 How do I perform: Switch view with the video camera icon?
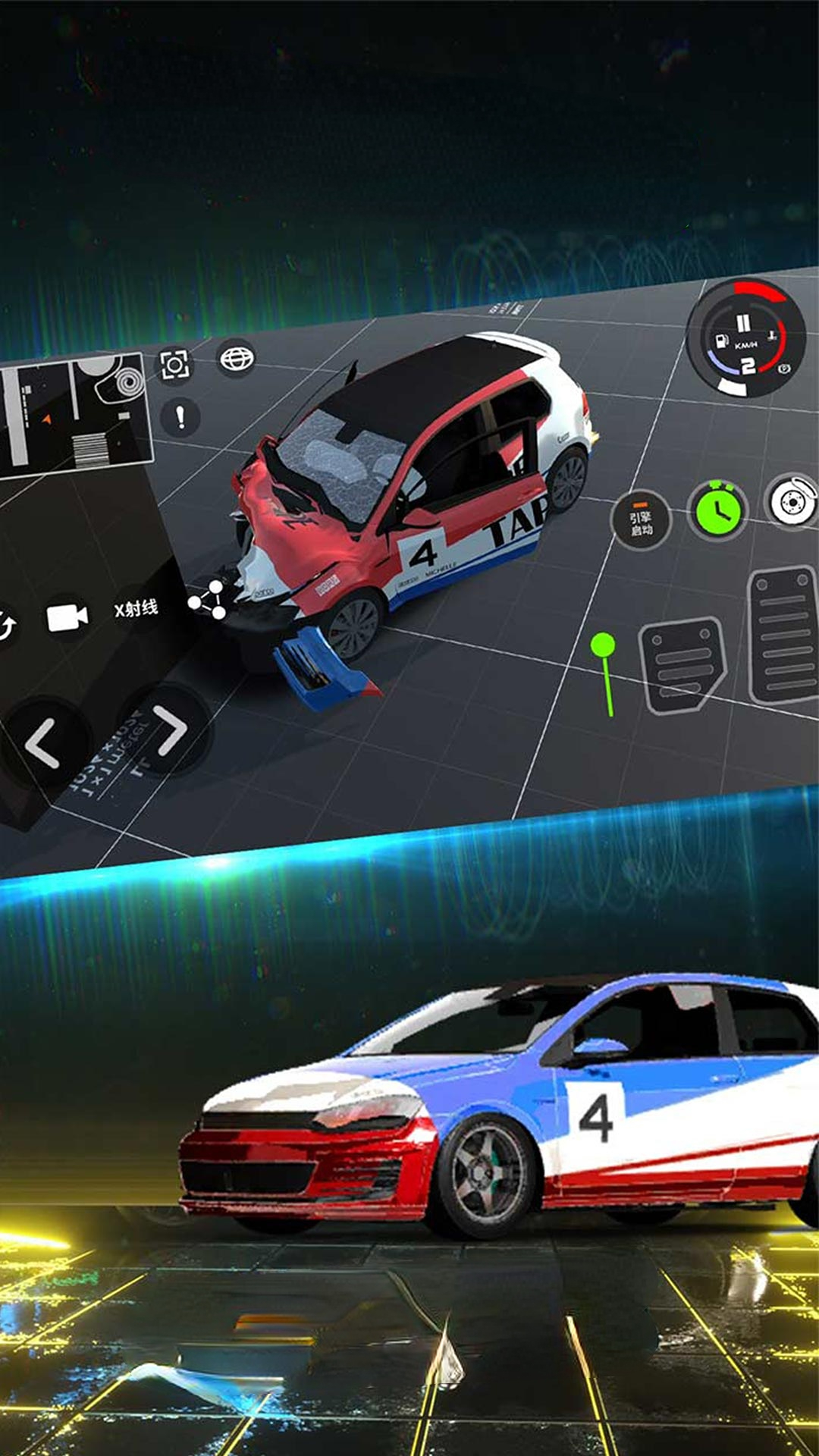coord(67,618)
